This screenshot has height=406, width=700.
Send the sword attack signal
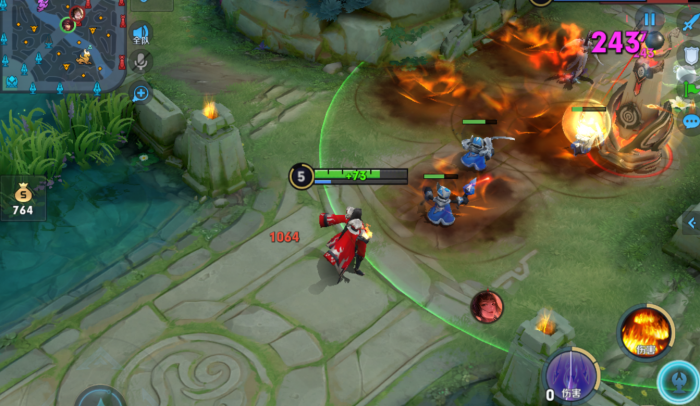tap(689, 22)
